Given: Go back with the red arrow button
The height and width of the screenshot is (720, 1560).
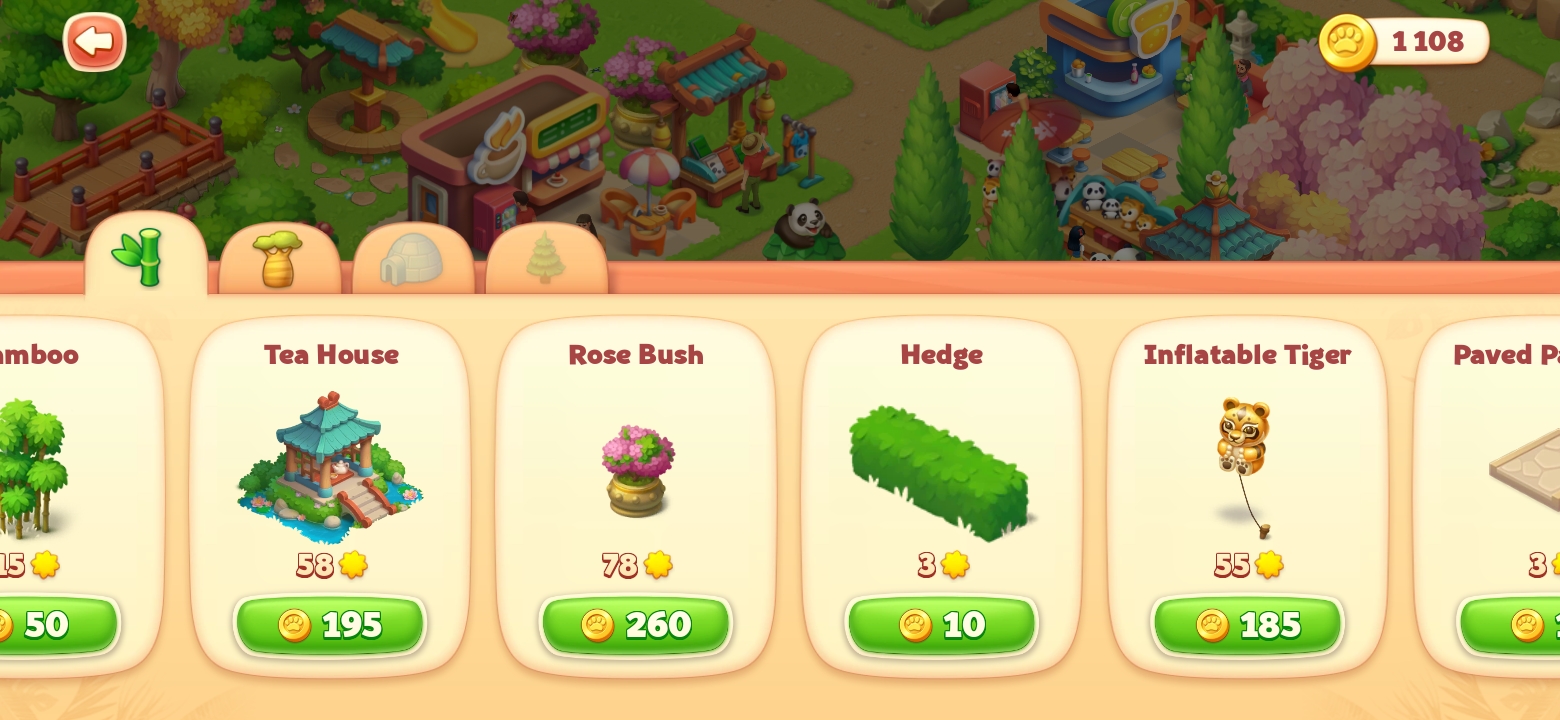Looking at the screenshot, I should pos(94,42).
